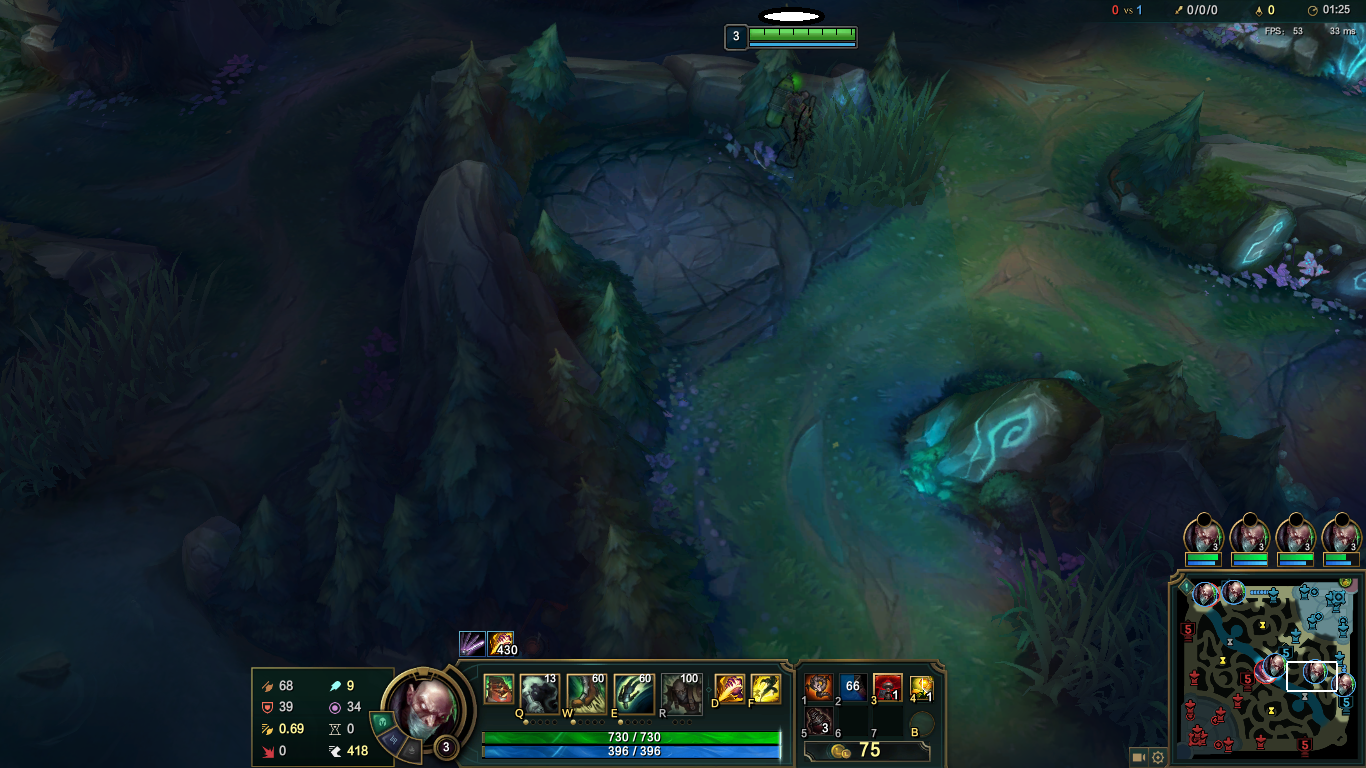Select the Insanity Potion R ultimate icon
This screenshot has height=768, width=1366.
pyautogui.click(x=681, y=690)
